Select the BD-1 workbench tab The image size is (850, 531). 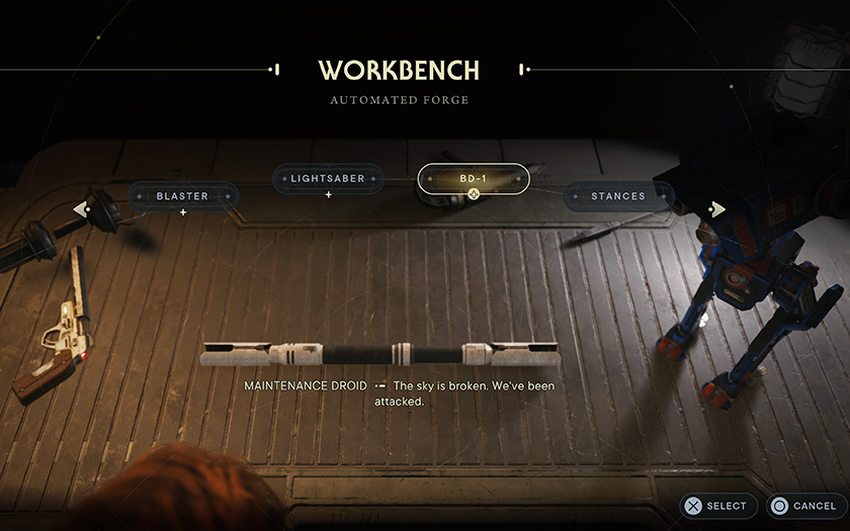tap(474, 179)
